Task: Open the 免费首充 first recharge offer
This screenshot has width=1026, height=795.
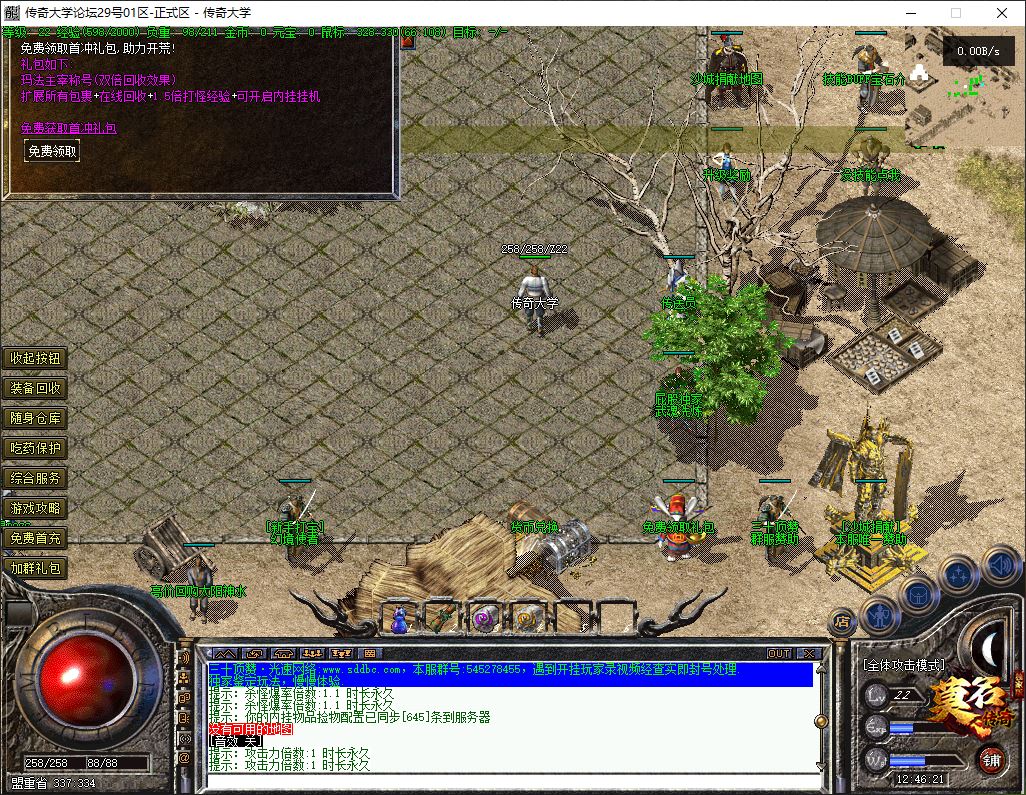Action: [35, 538]
